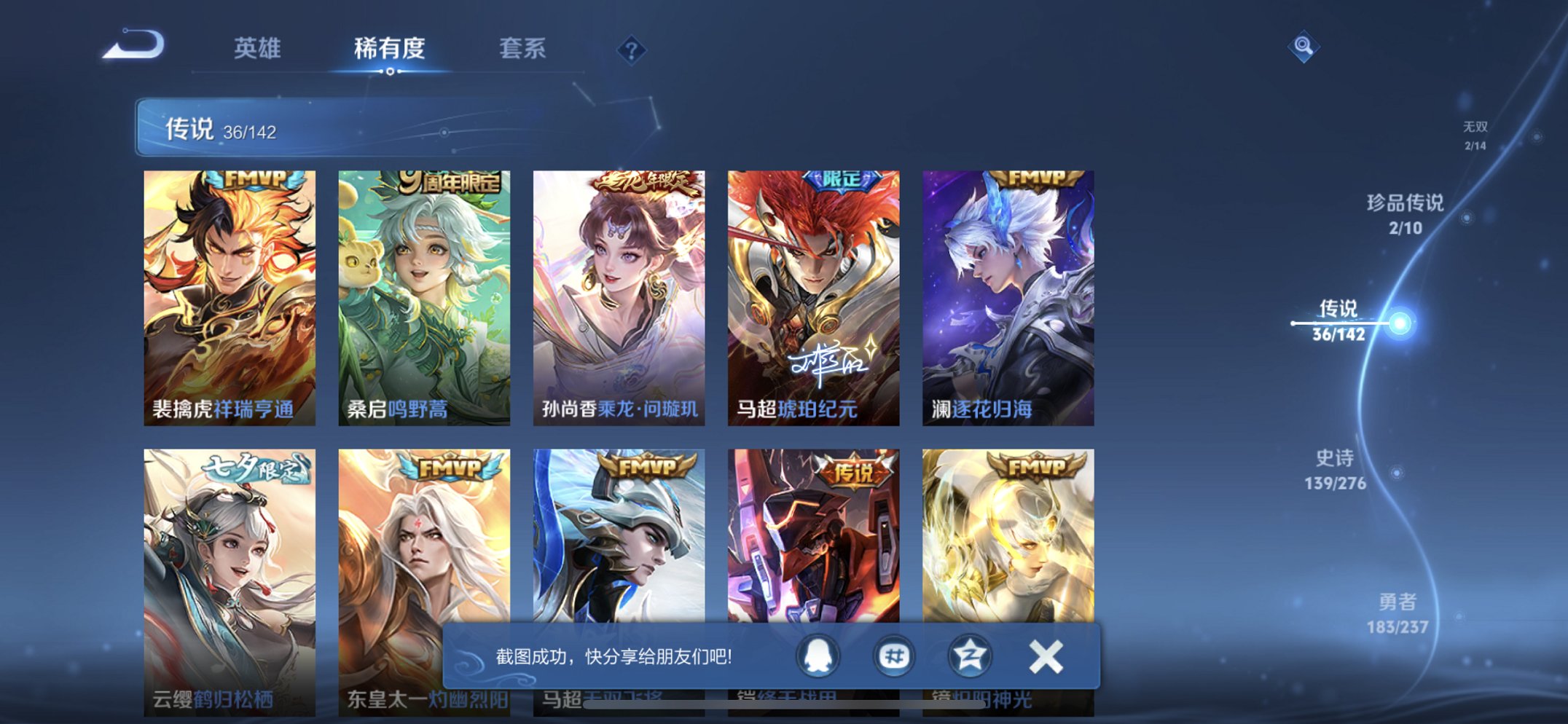Open the hashtag channel share icon

[x=894, y=656]
